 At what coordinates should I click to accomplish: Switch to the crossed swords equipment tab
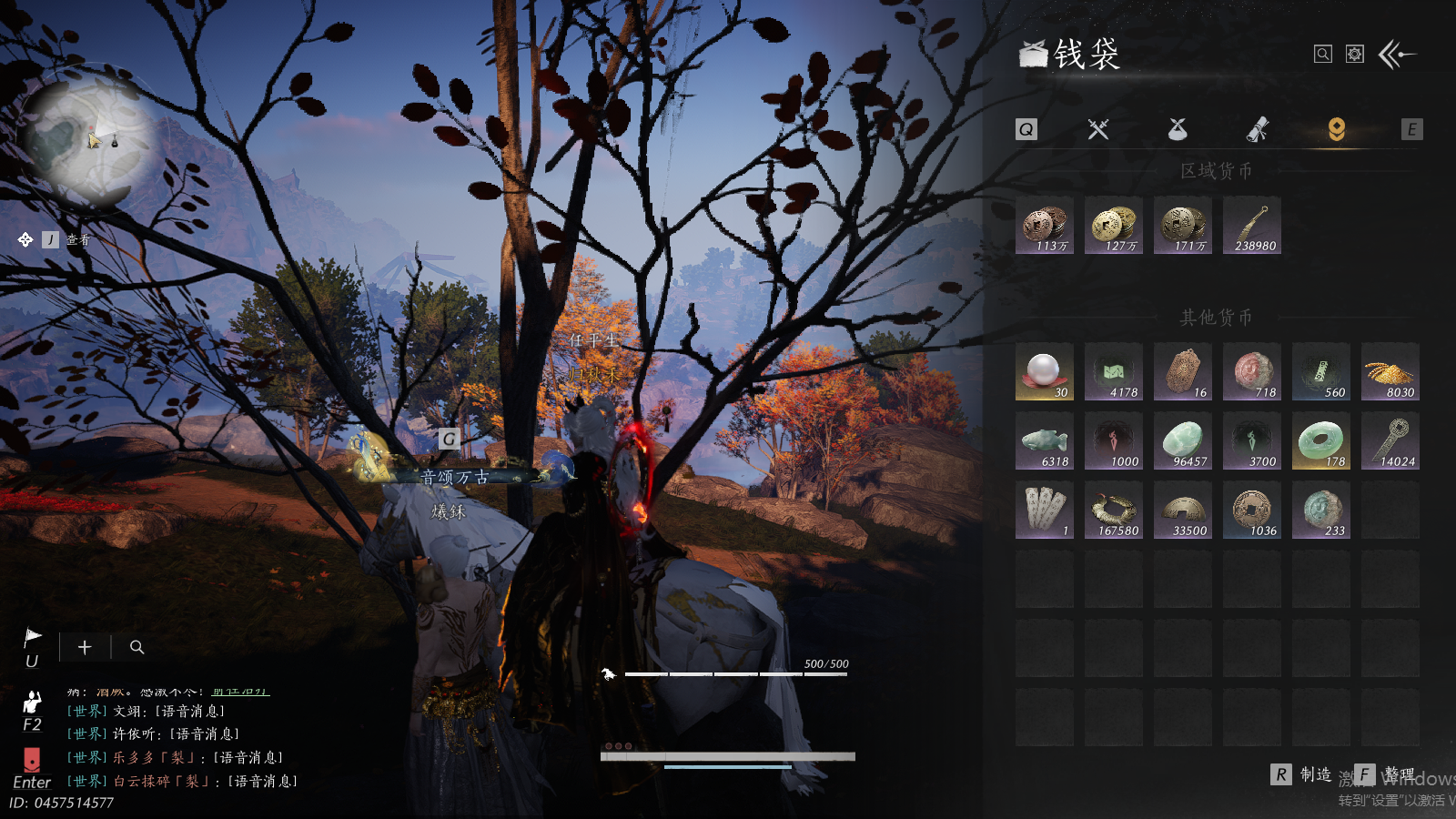point(1098,129)
